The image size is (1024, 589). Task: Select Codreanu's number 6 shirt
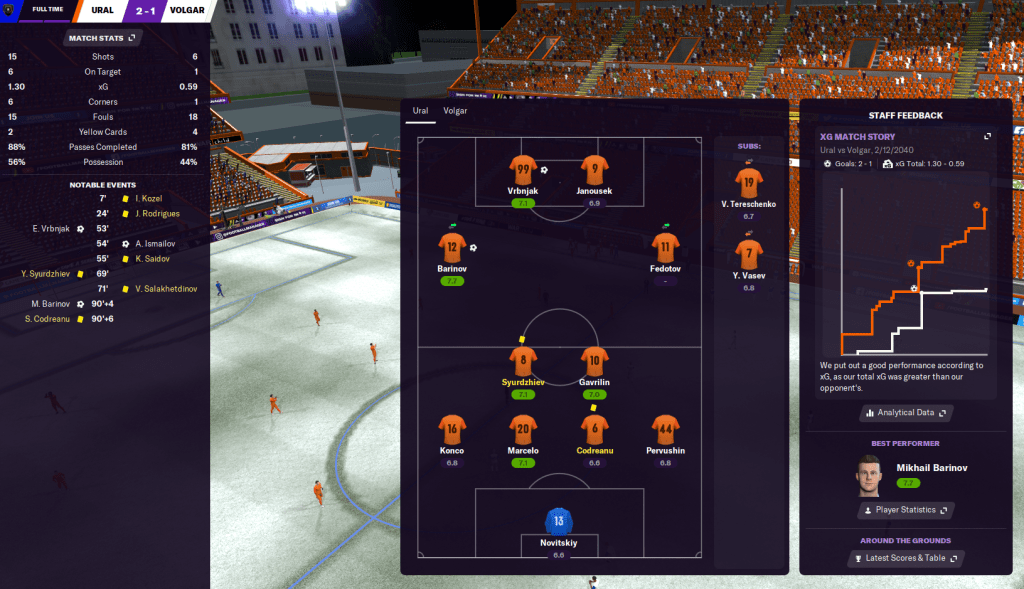(x=594, y=429)
